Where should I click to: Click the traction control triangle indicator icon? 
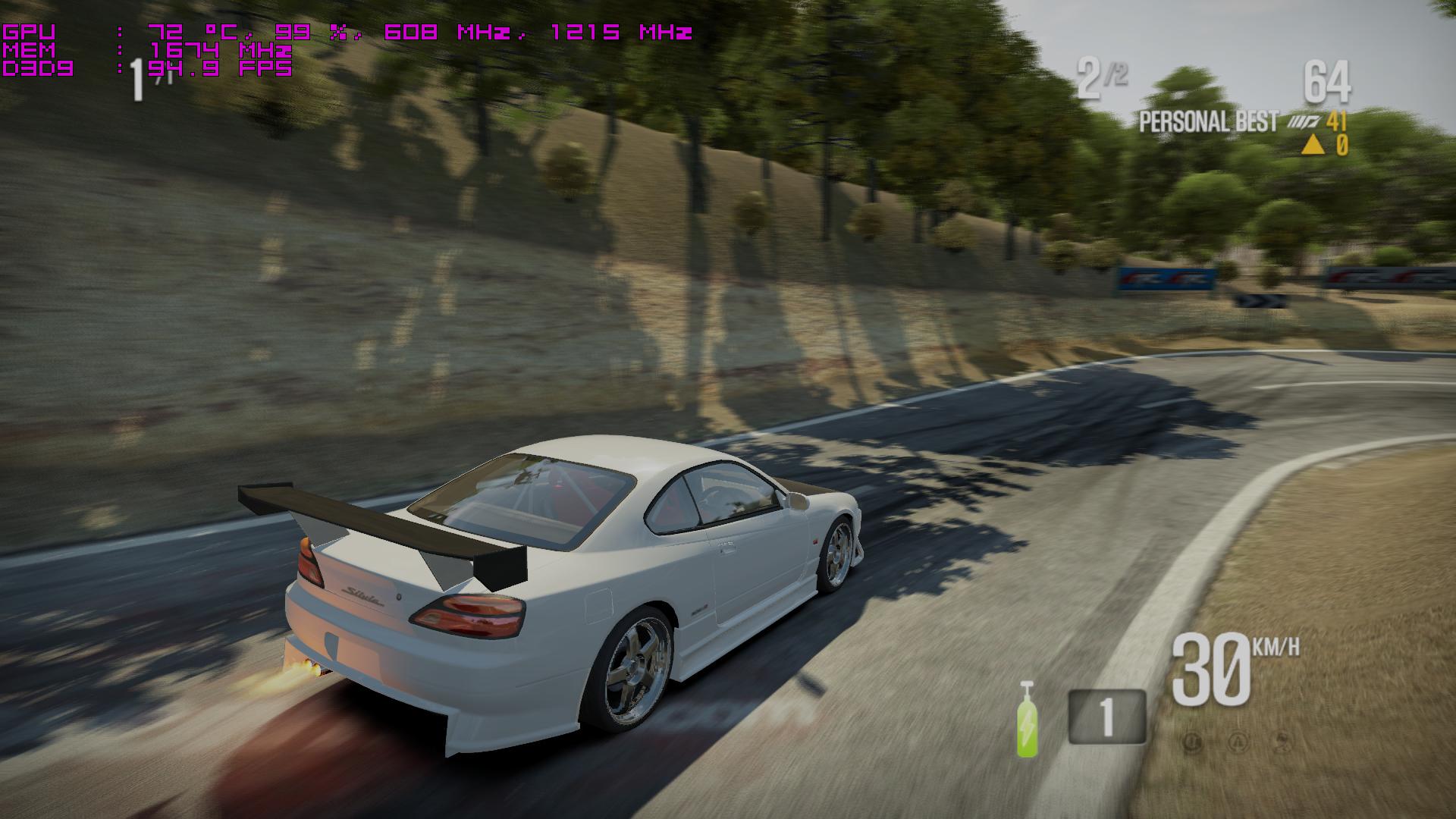(1238, 740)
